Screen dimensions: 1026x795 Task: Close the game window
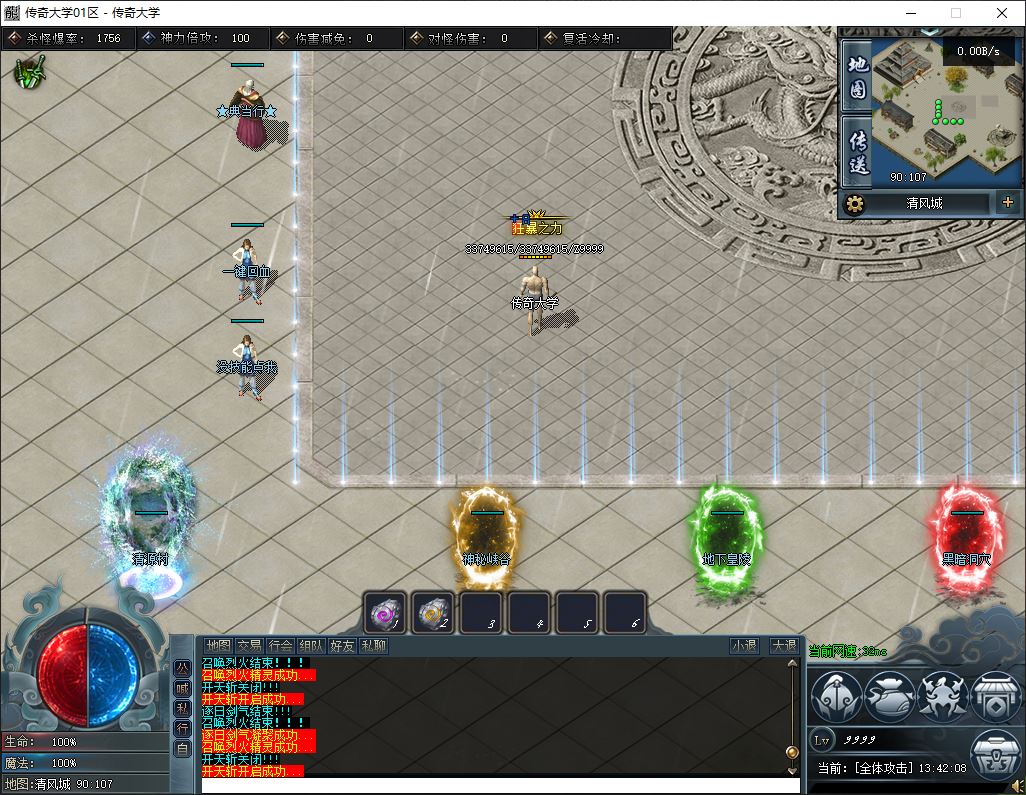pyautogui.click(x=1002, y=13)
